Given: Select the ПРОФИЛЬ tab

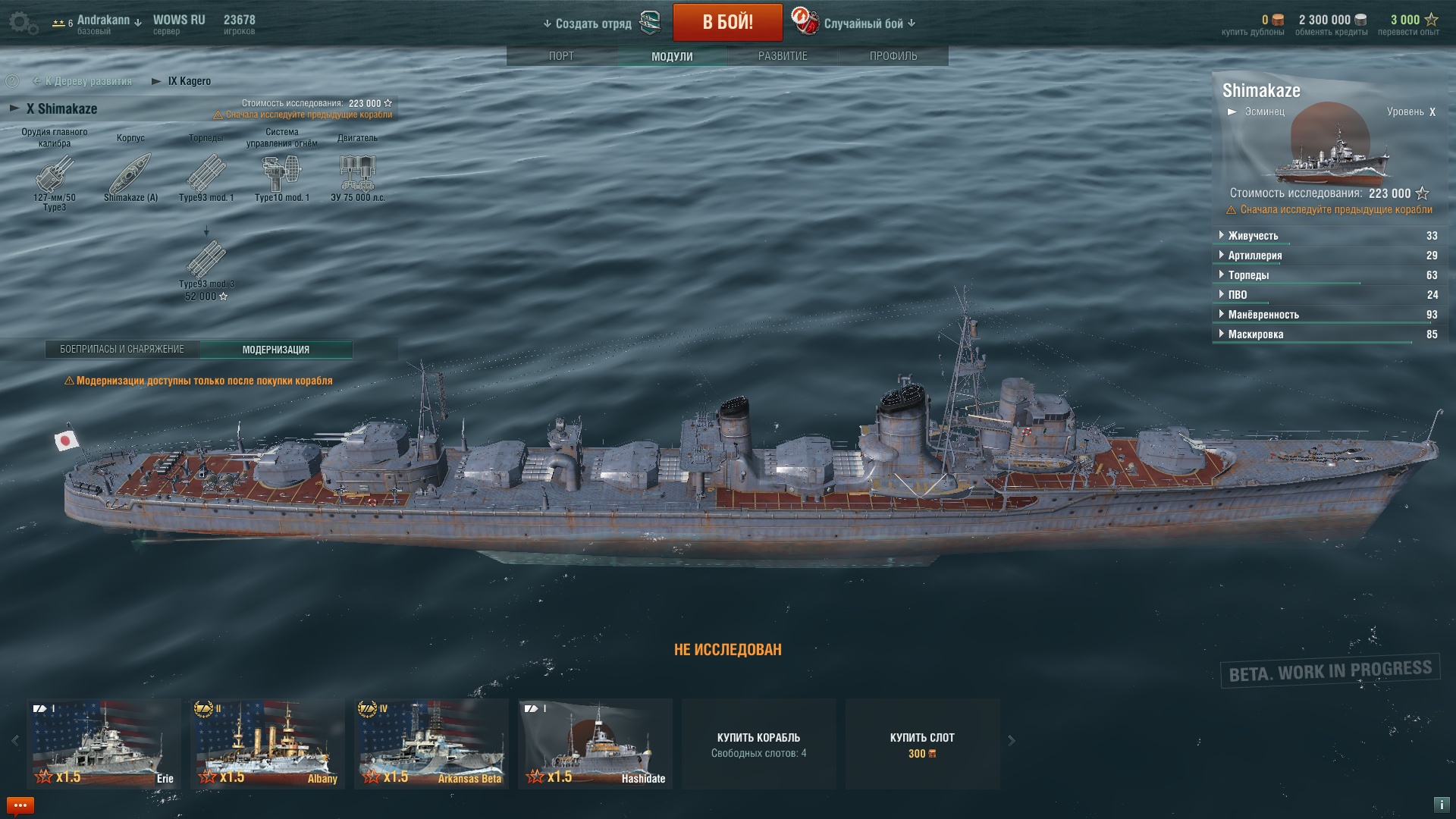Looking at the screenshot, I should pos(893,56).
